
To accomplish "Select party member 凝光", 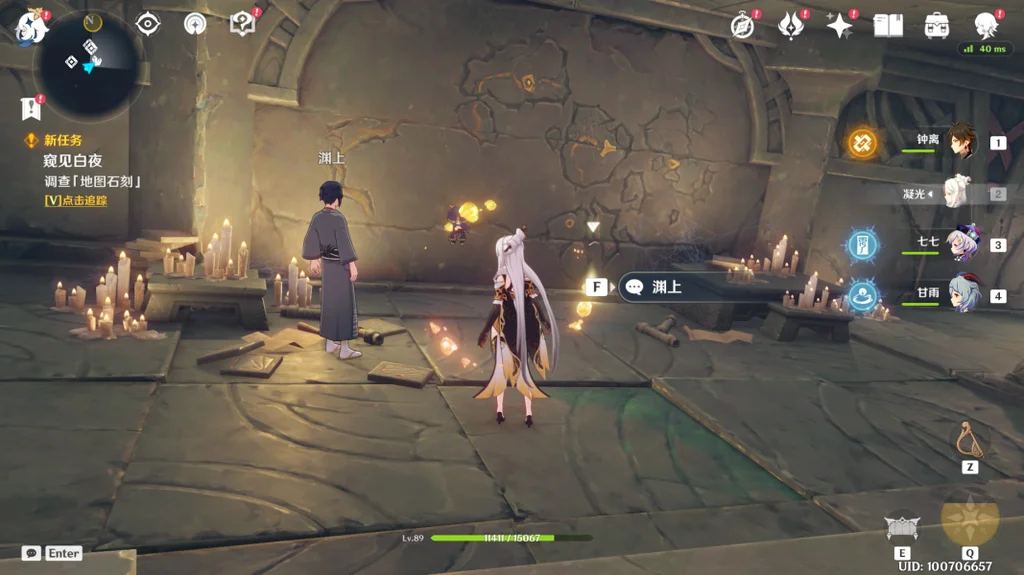I will pyautogui.click(x=958, y=192).
